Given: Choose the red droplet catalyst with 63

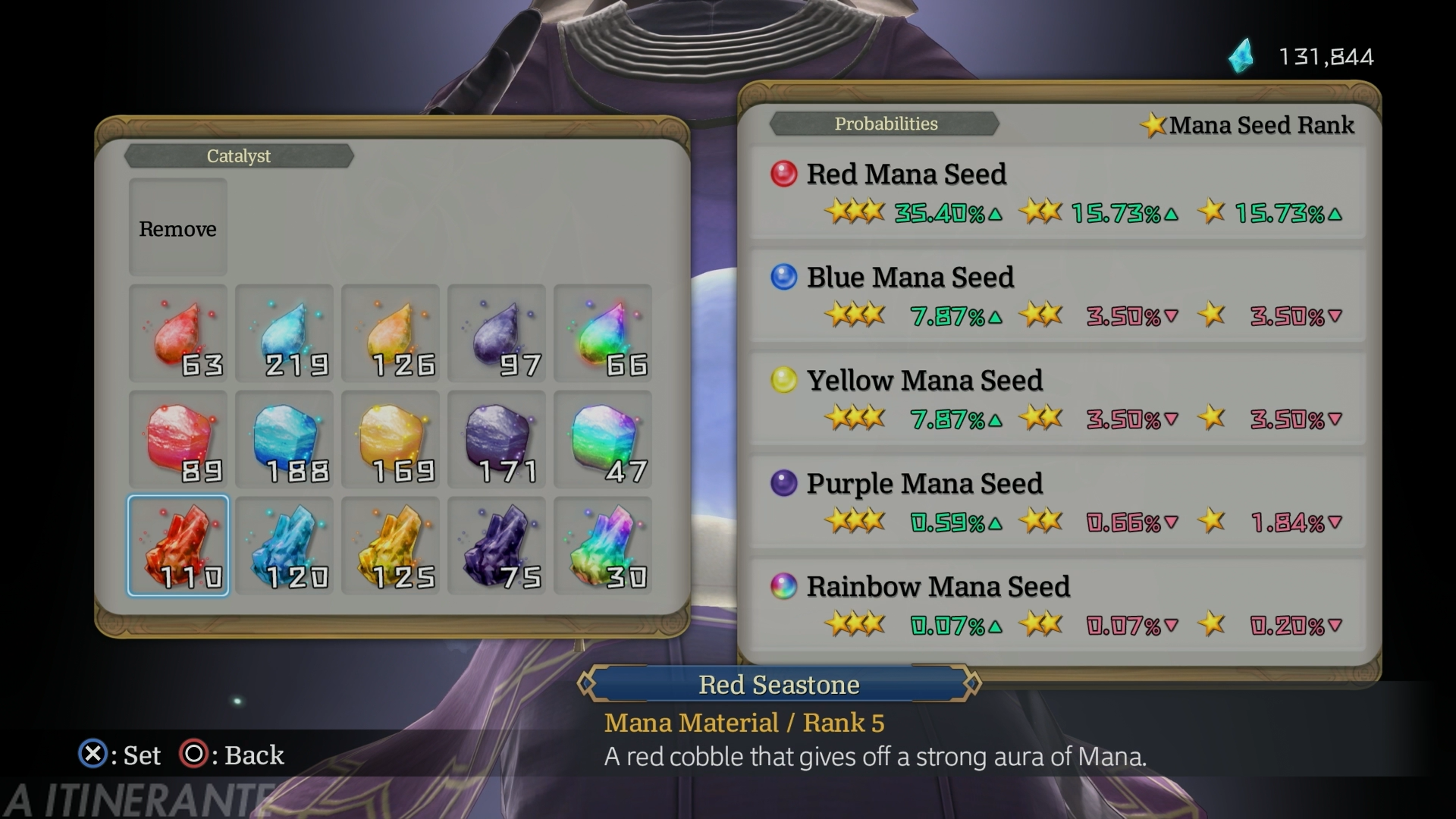Looking at the screenshot, I should click(x=177, y=334).
